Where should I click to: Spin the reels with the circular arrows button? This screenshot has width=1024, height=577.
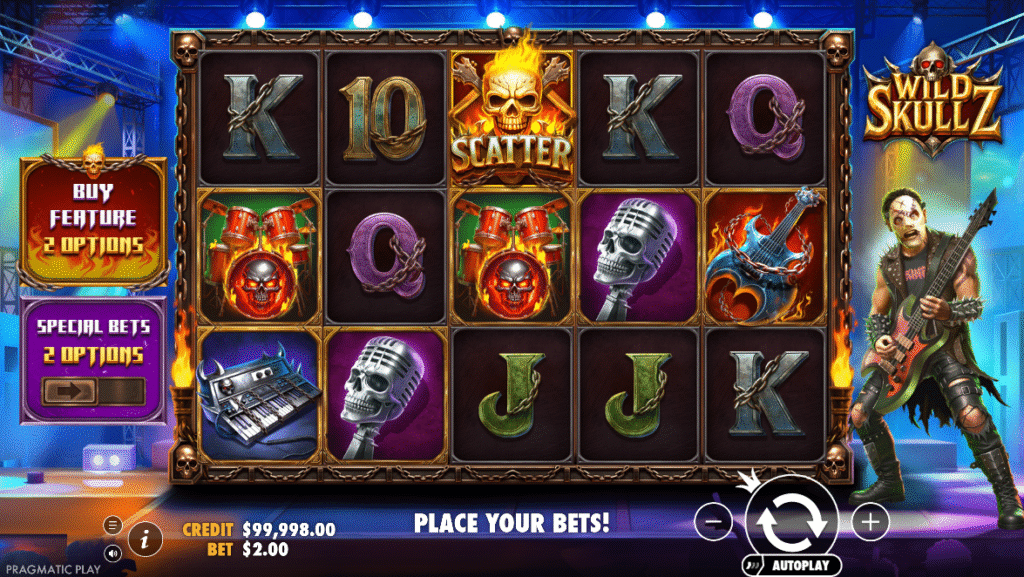[790, 520]
